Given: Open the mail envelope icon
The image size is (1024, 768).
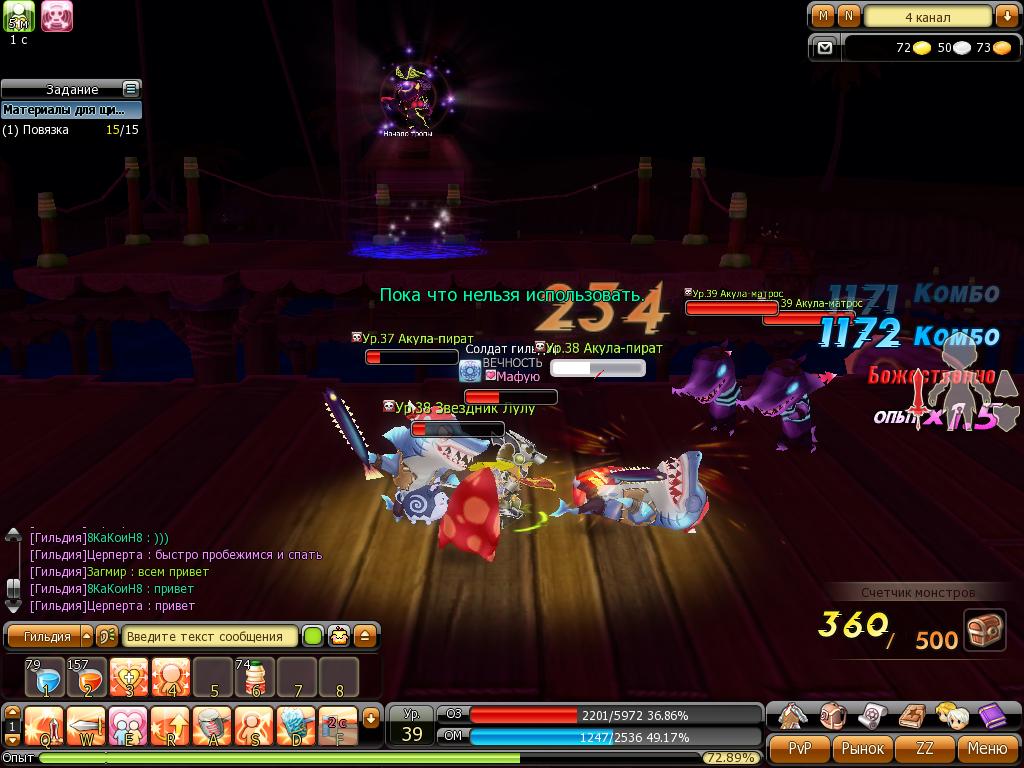Looking at the screenshot, I should [824, 47].
